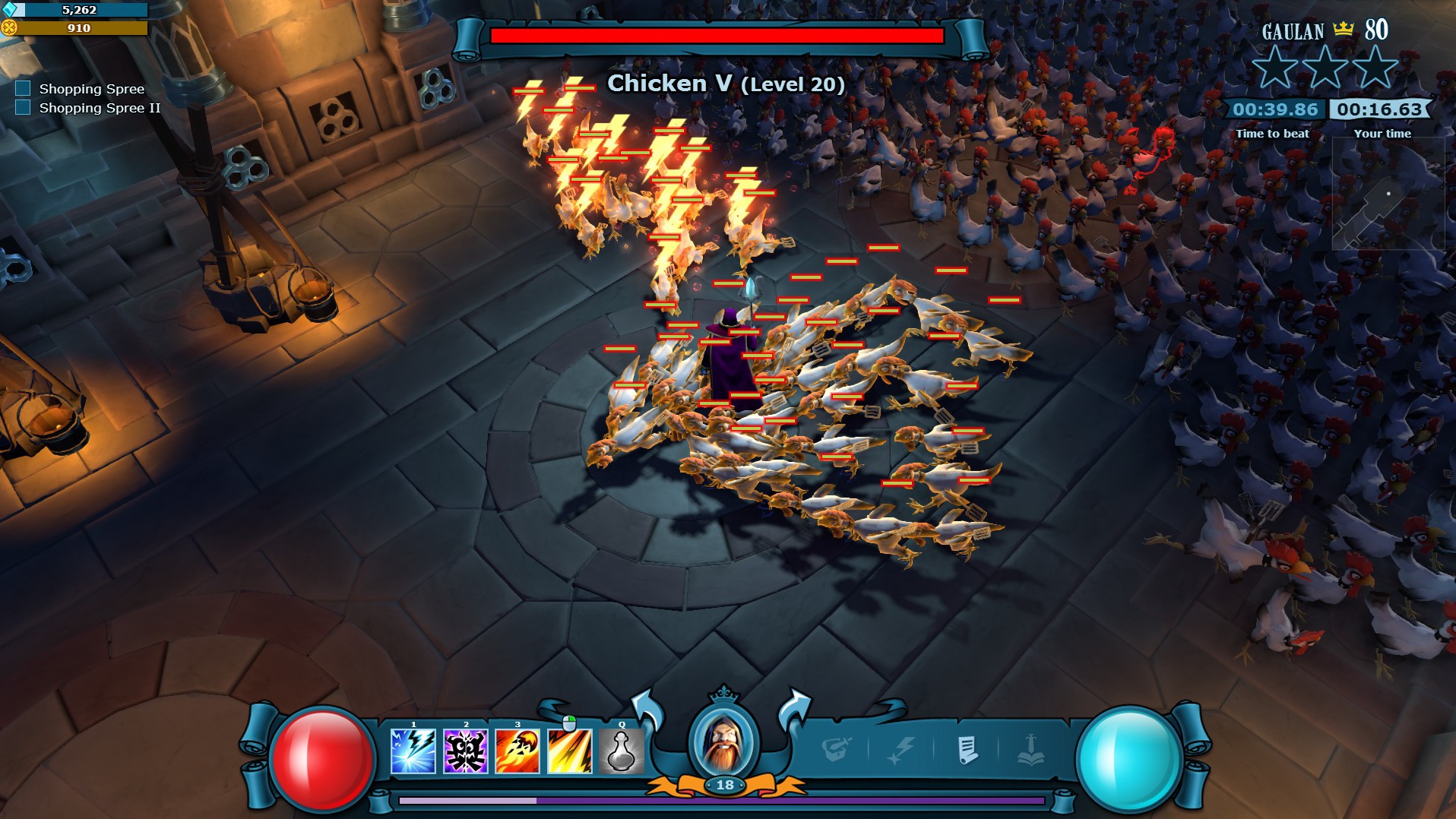Toggle the Shopping Spree II checkbox
This screenshot has height=819, width=1456.
tap(24, 107)
